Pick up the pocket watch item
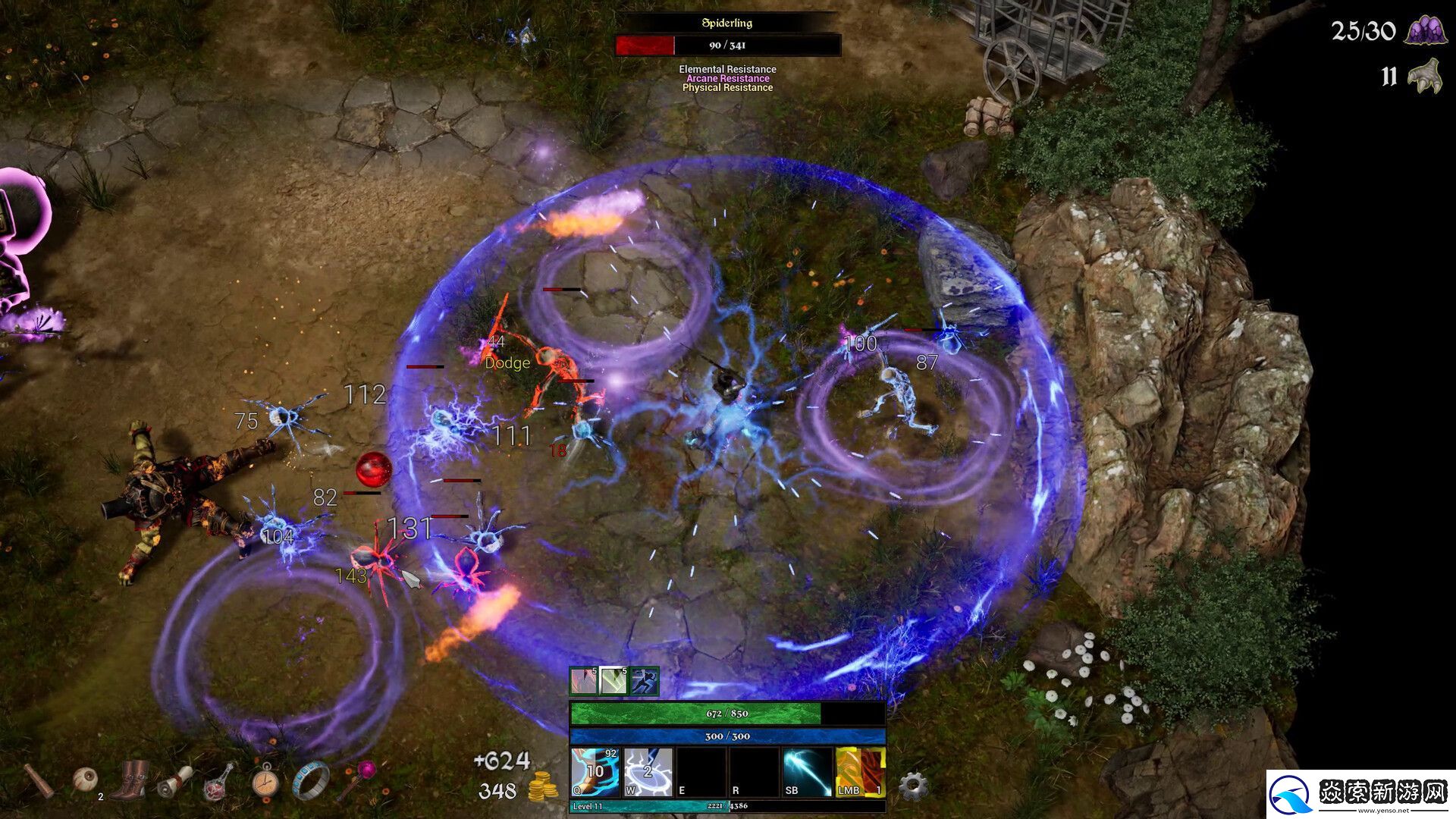Screen dimensions: 1456x819 point(265,781)
